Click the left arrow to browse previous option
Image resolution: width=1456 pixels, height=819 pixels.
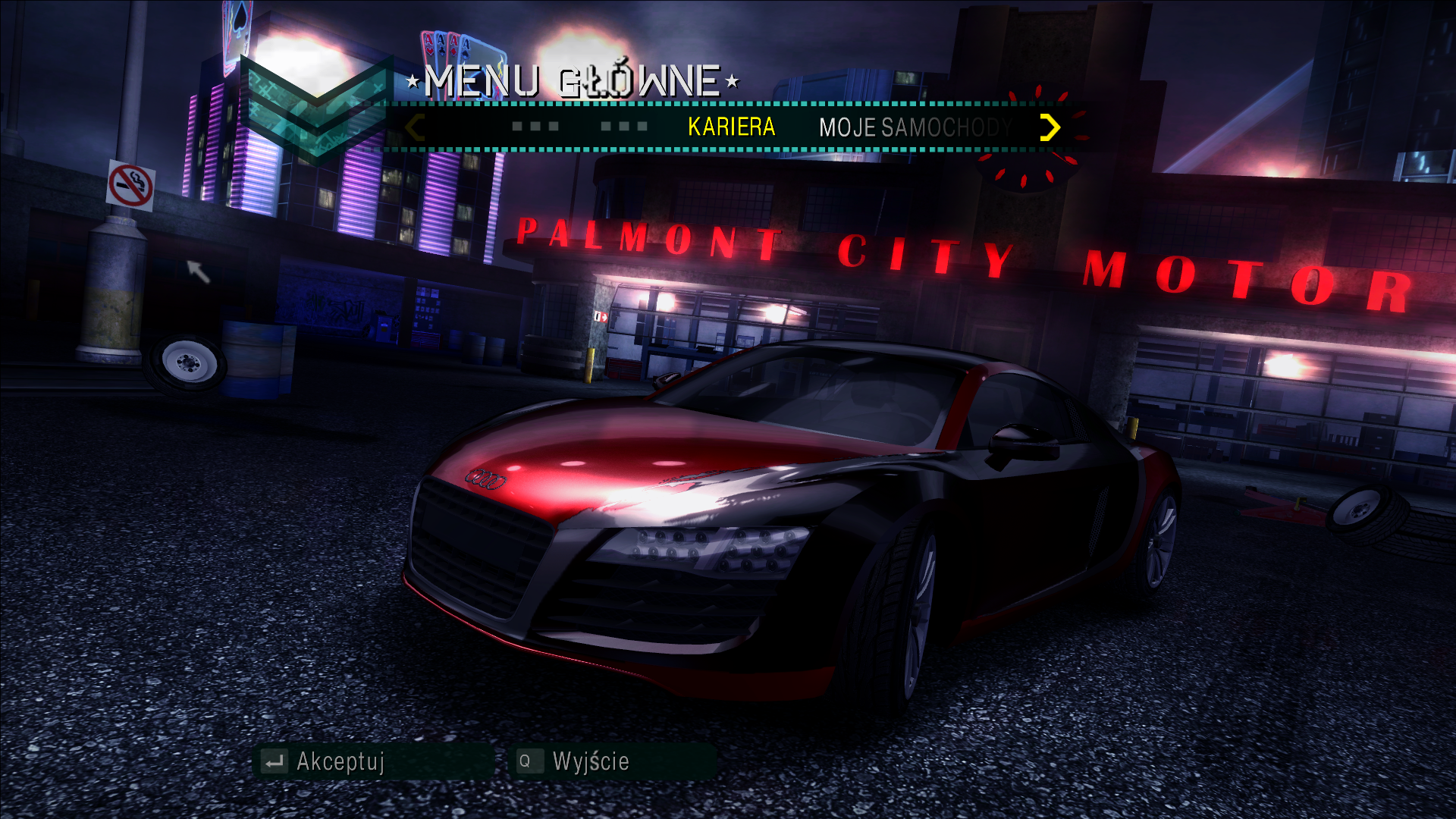(413, 127)
